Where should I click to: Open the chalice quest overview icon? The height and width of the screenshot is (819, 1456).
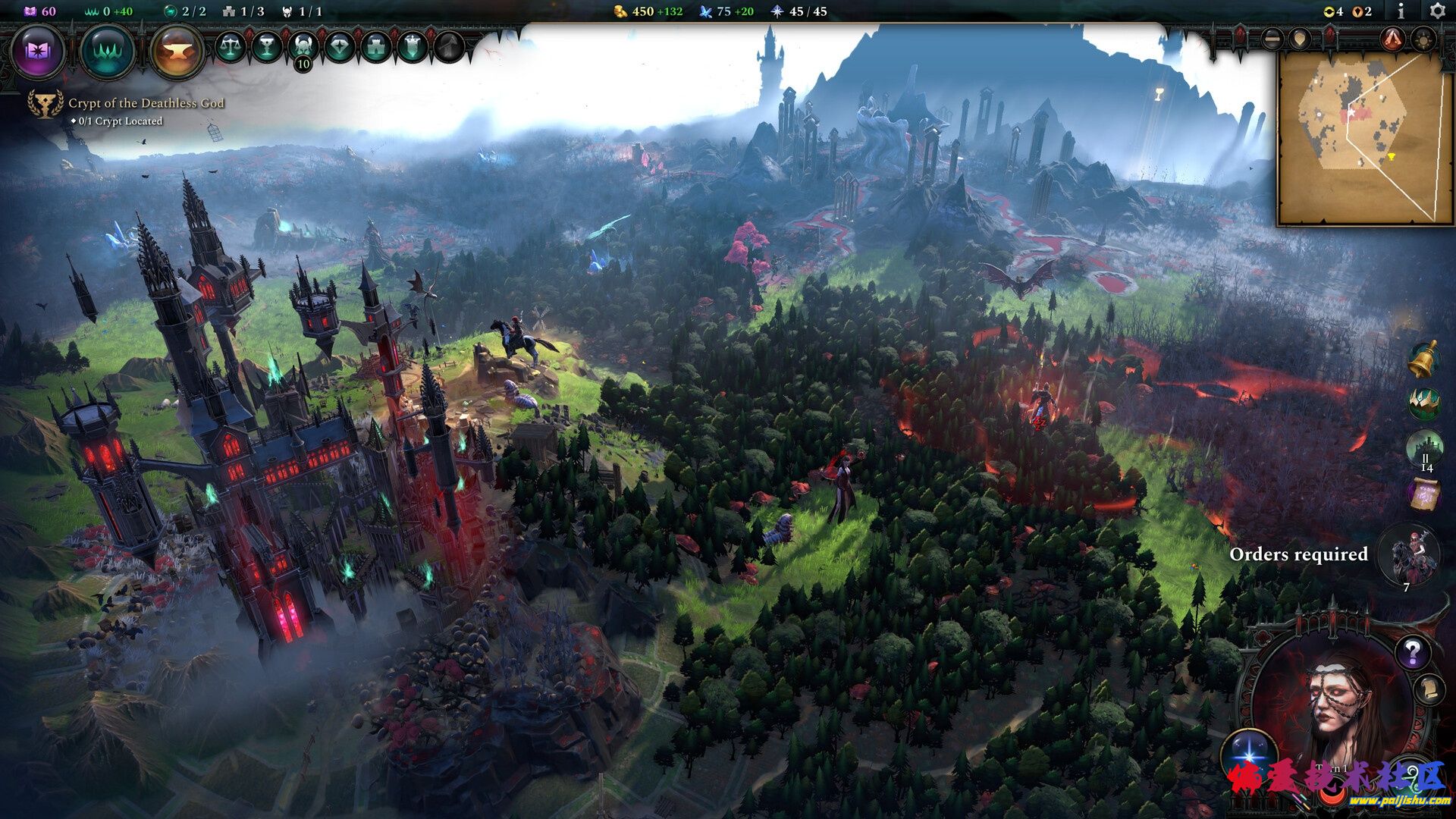(x=267, y=48)
